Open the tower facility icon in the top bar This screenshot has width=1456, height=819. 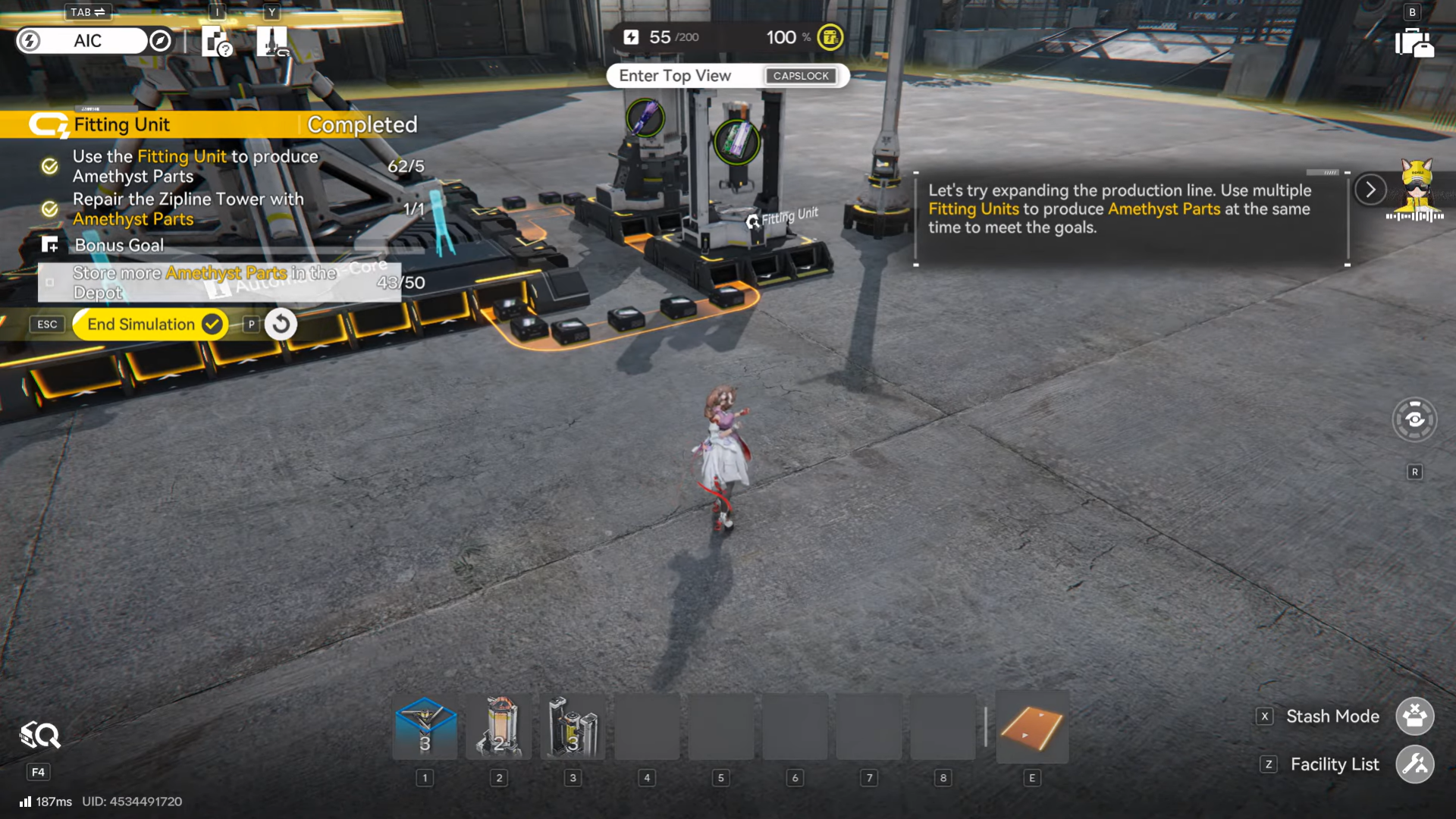pyautogui.click(x=271, y=42)
